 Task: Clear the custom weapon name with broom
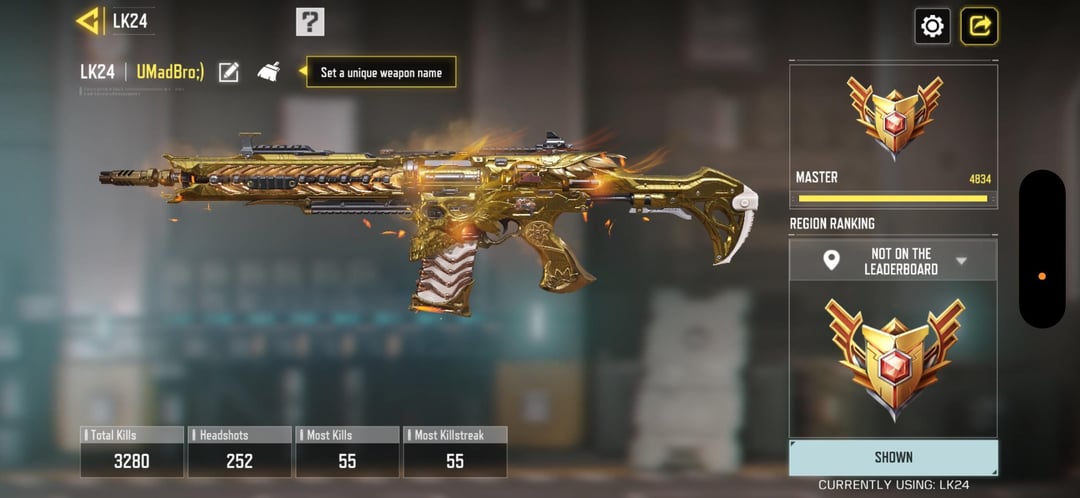click(x=269, y=72)
